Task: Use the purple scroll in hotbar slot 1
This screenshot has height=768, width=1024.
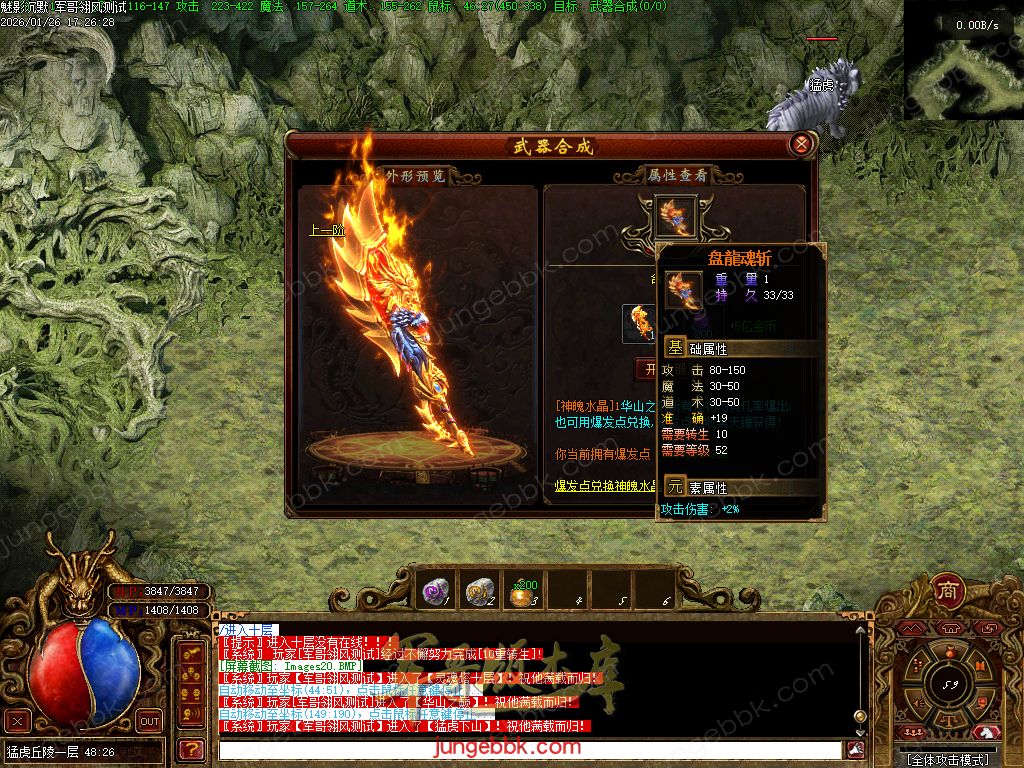Action: (435, 590)
